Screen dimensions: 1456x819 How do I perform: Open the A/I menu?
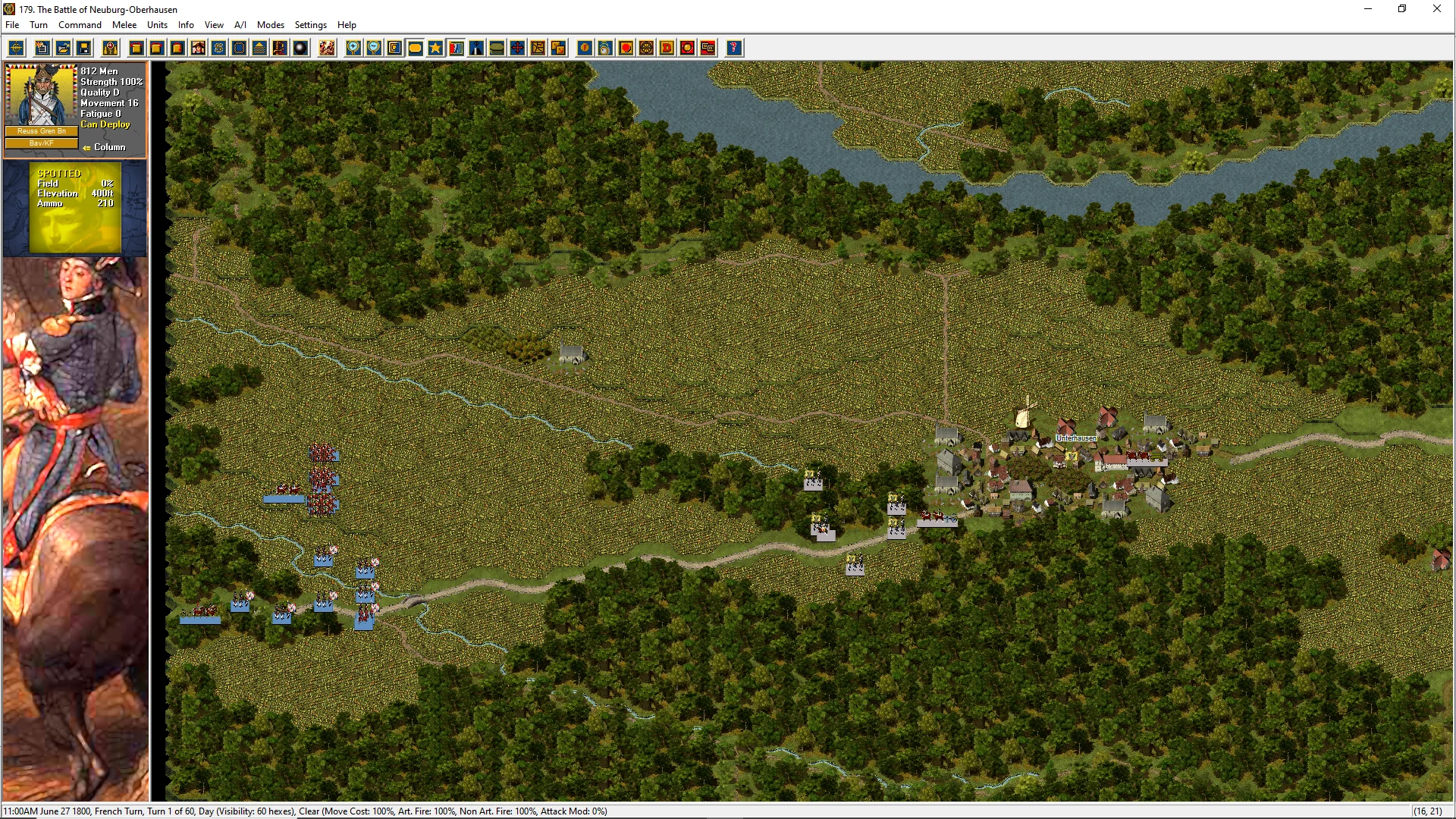coord(240,25)
